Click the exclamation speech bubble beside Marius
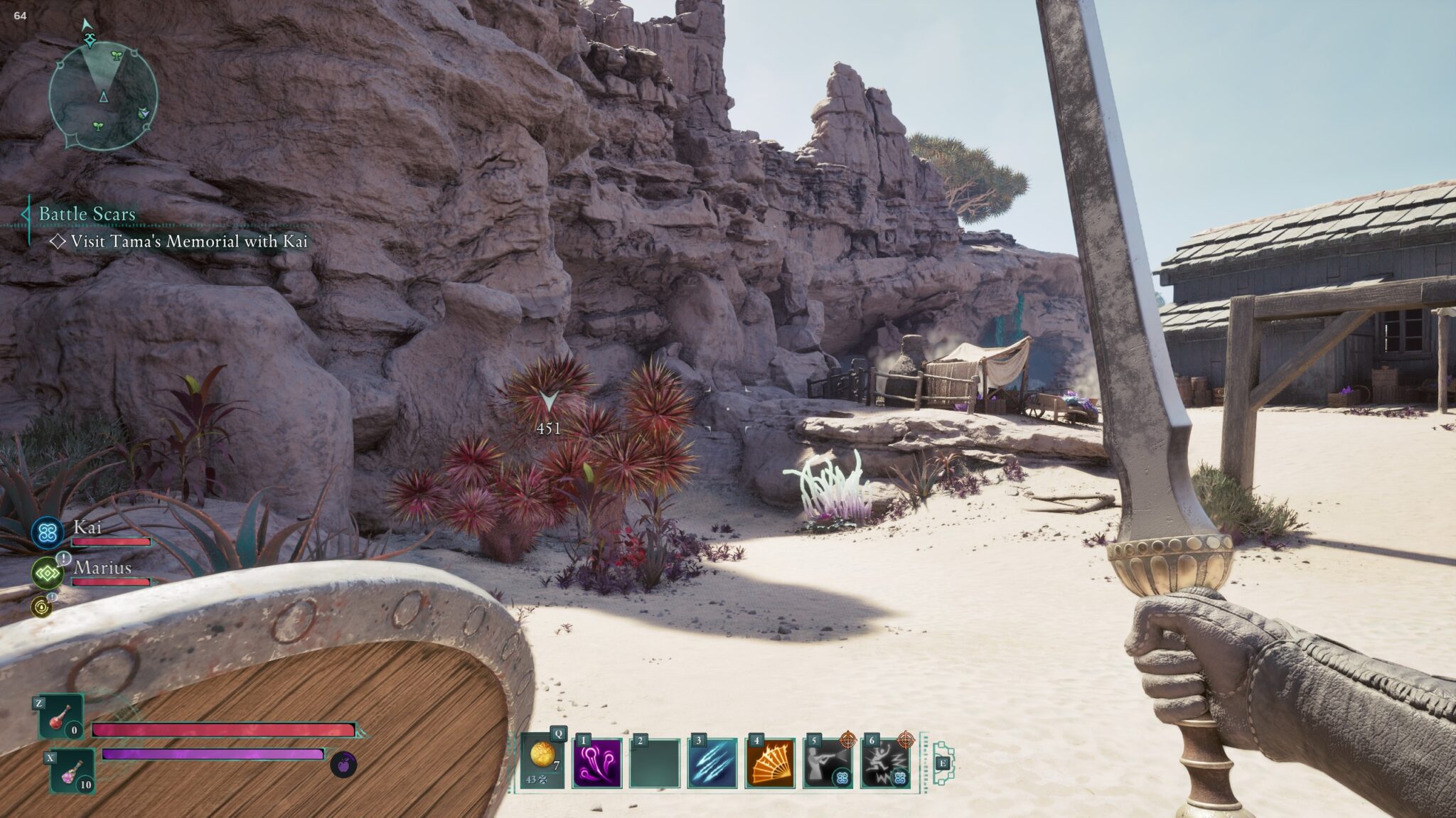 63,558
